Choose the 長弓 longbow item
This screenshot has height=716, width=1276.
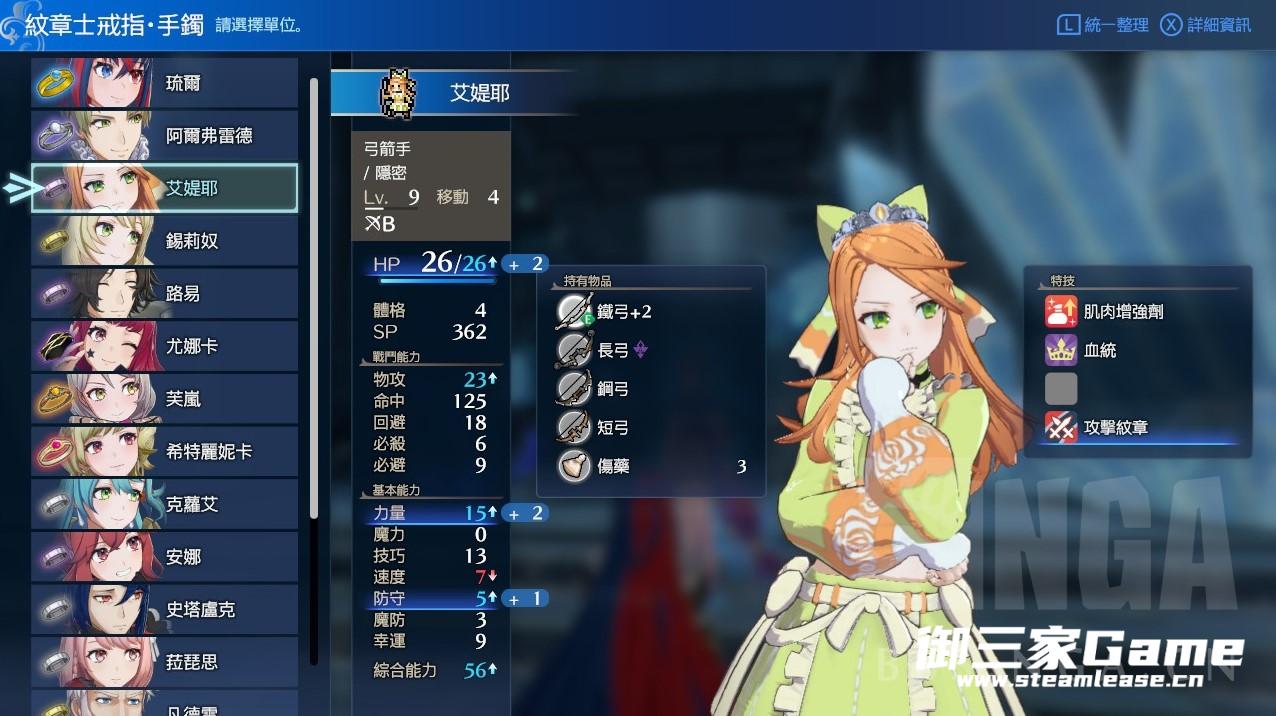tap(614, 350)
